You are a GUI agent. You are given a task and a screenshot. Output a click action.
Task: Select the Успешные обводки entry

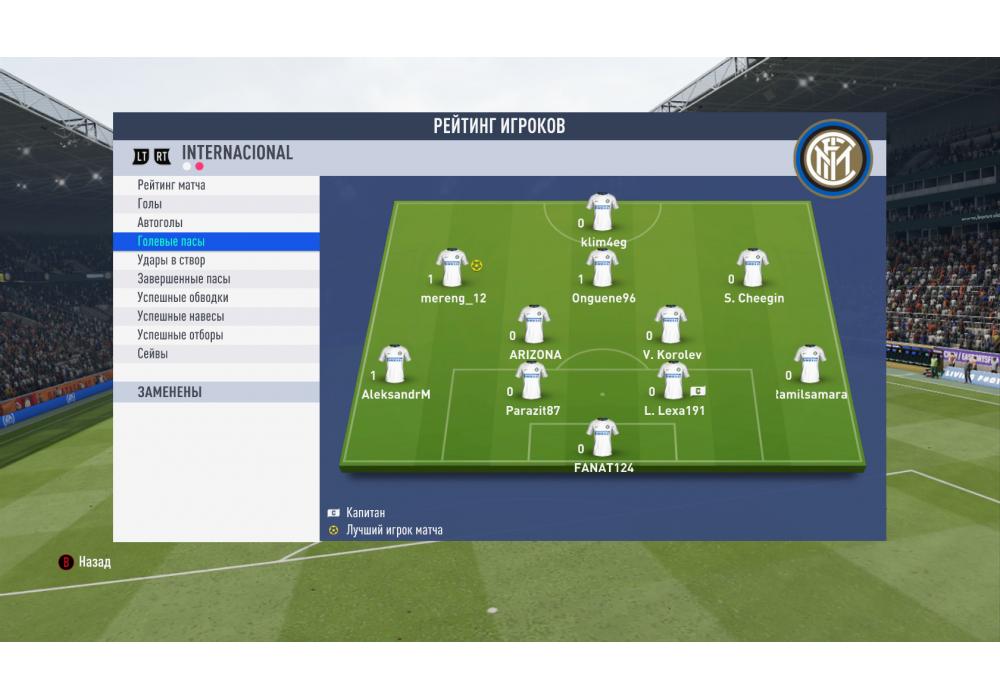183,298
